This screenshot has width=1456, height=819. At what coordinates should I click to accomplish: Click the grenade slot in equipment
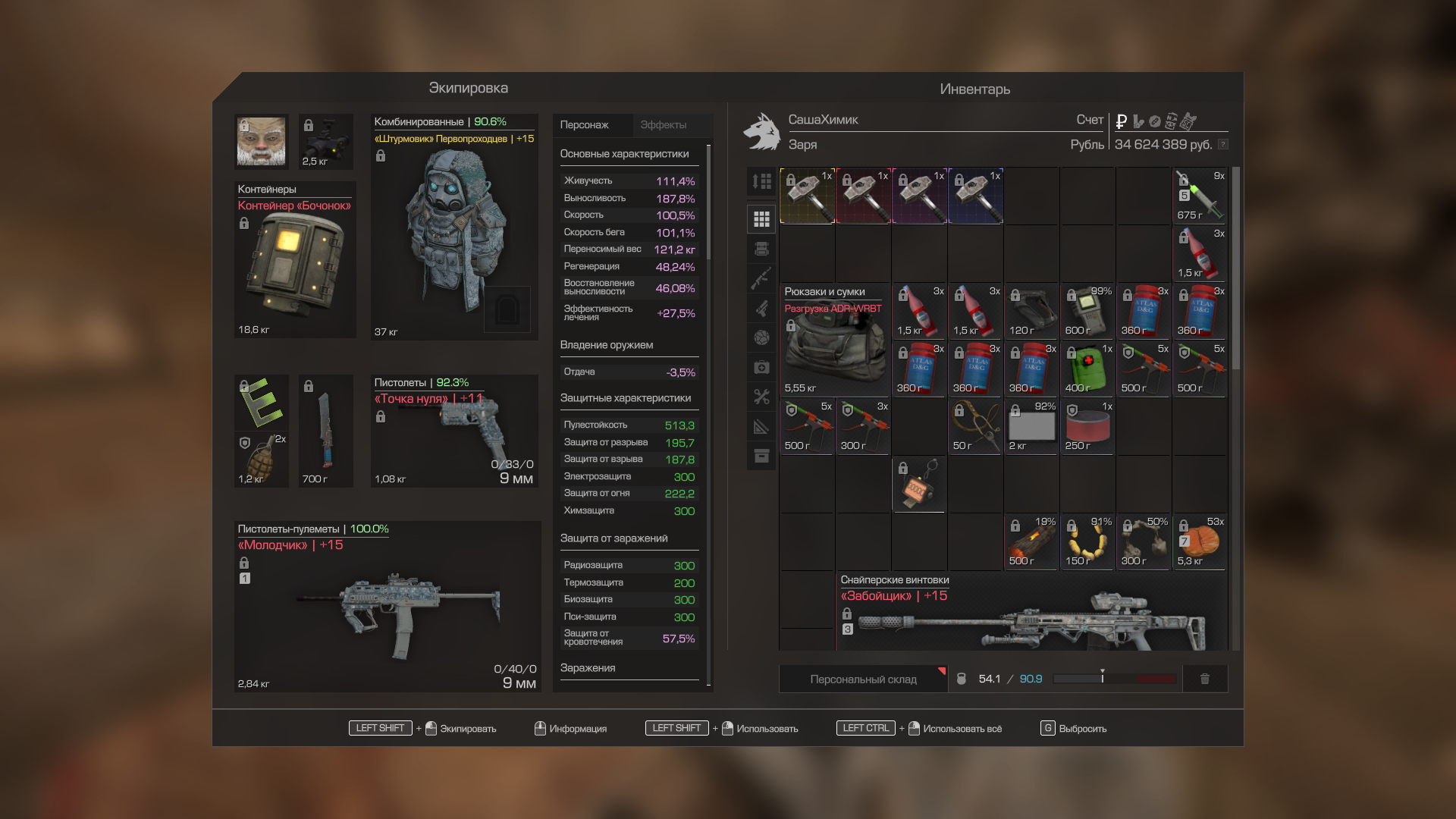click(x=262, y=460)
